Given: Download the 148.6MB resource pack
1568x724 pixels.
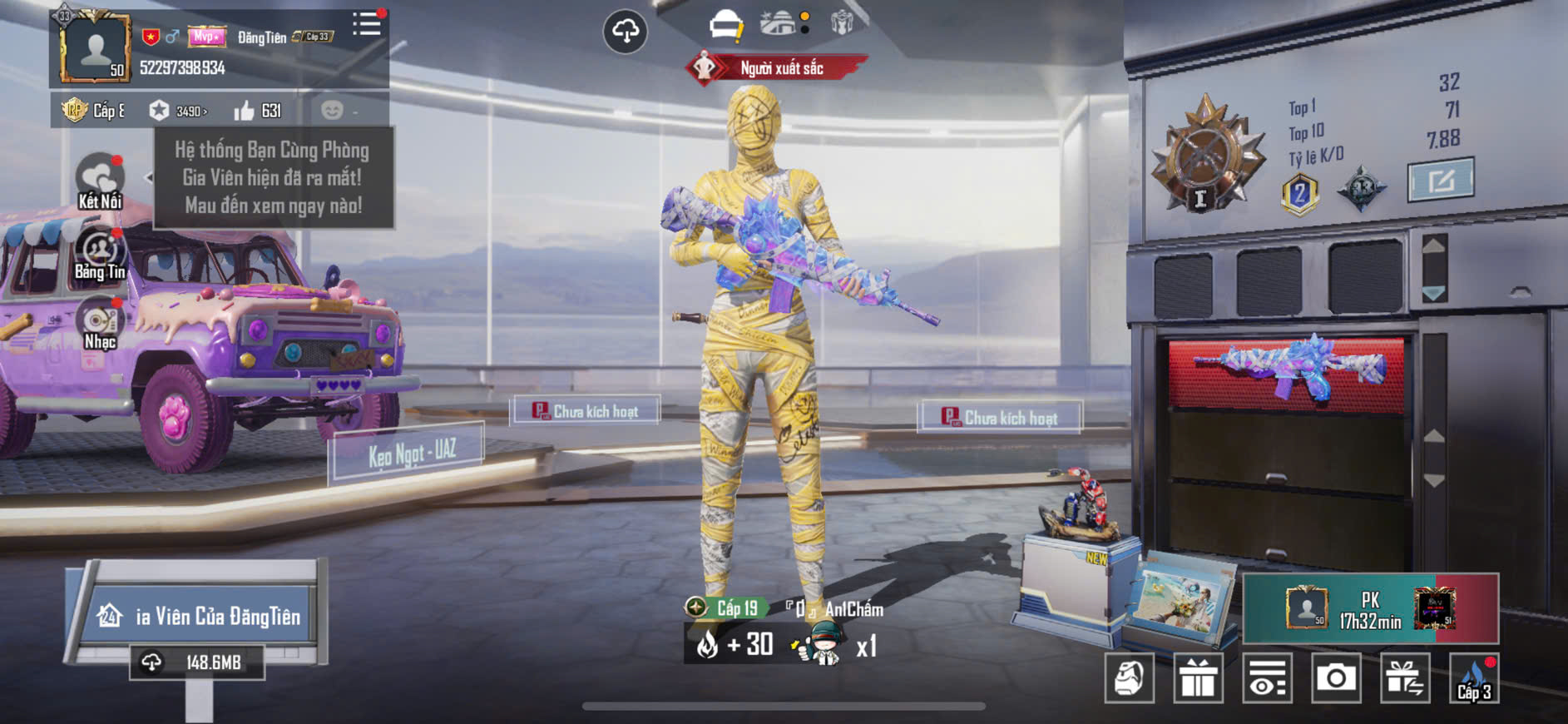Looking at the screenshot, I should (x=198, y=662).
